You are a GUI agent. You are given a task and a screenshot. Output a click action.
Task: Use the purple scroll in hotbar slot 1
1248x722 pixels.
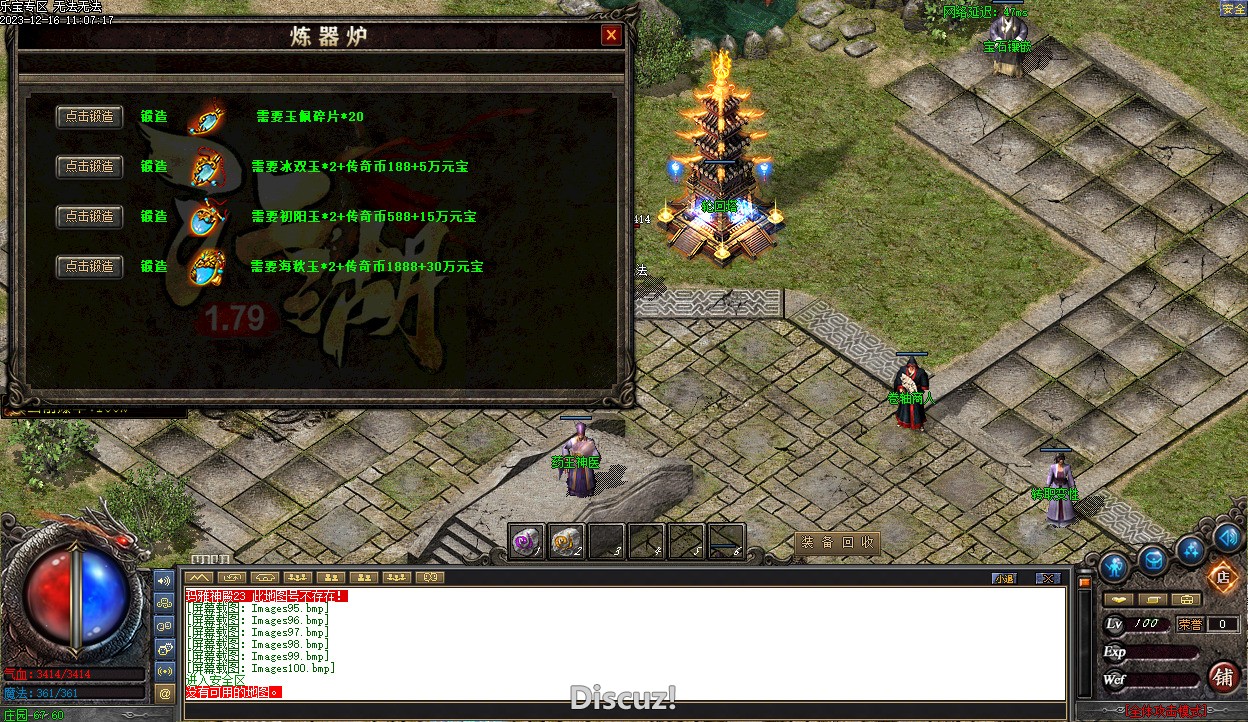pyautogui.click(x=526, y=540)
